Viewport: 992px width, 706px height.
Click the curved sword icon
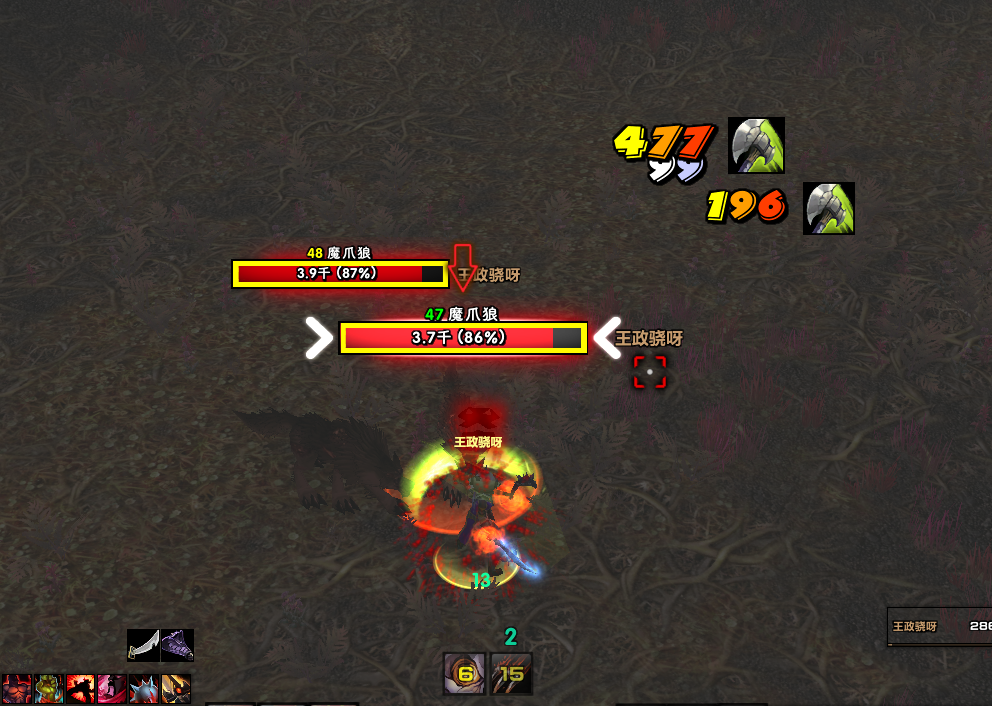pyautogui.click(x=144, y=645)
